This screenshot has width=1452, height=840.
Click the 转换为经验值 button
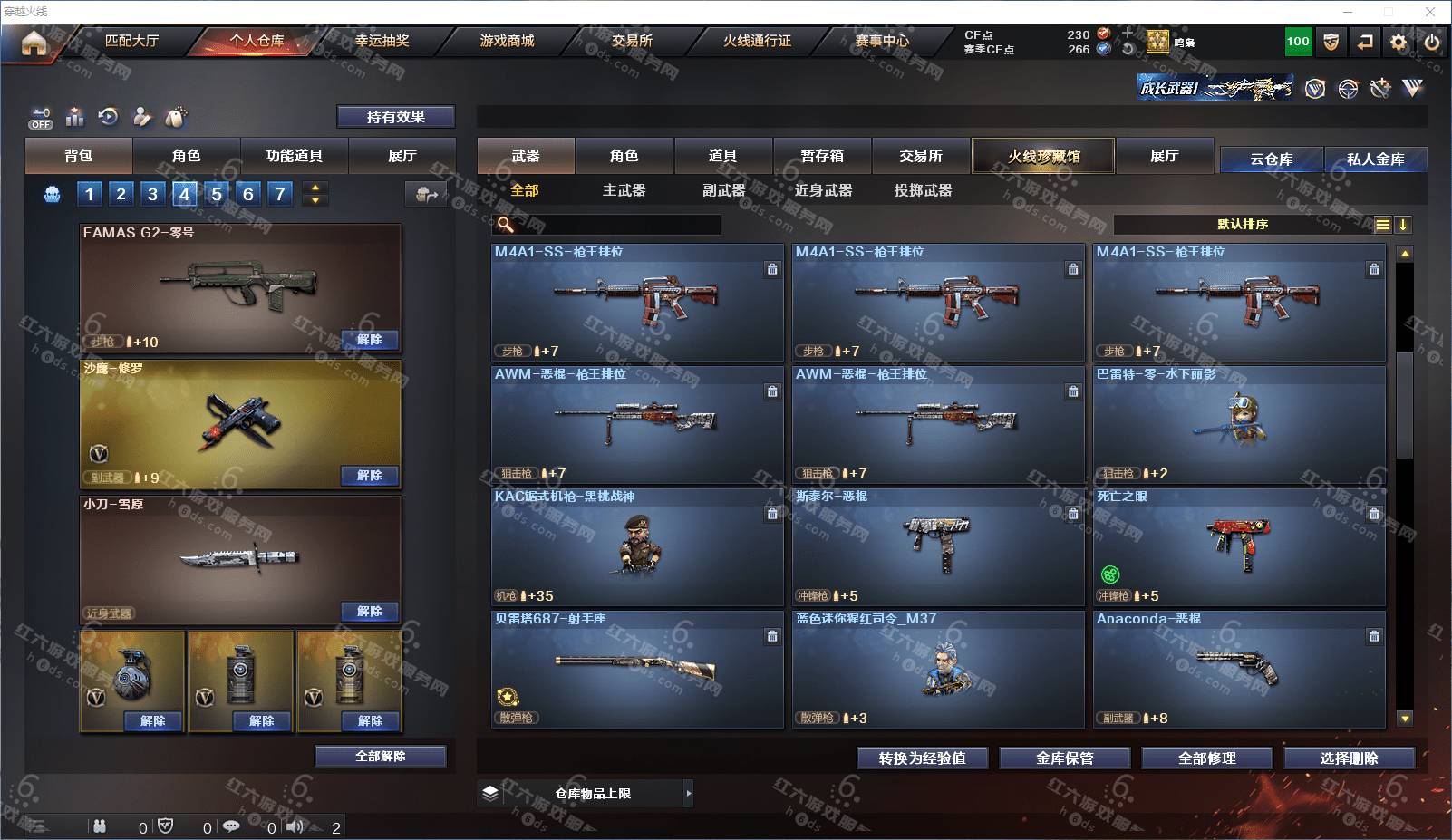(922, 758)
